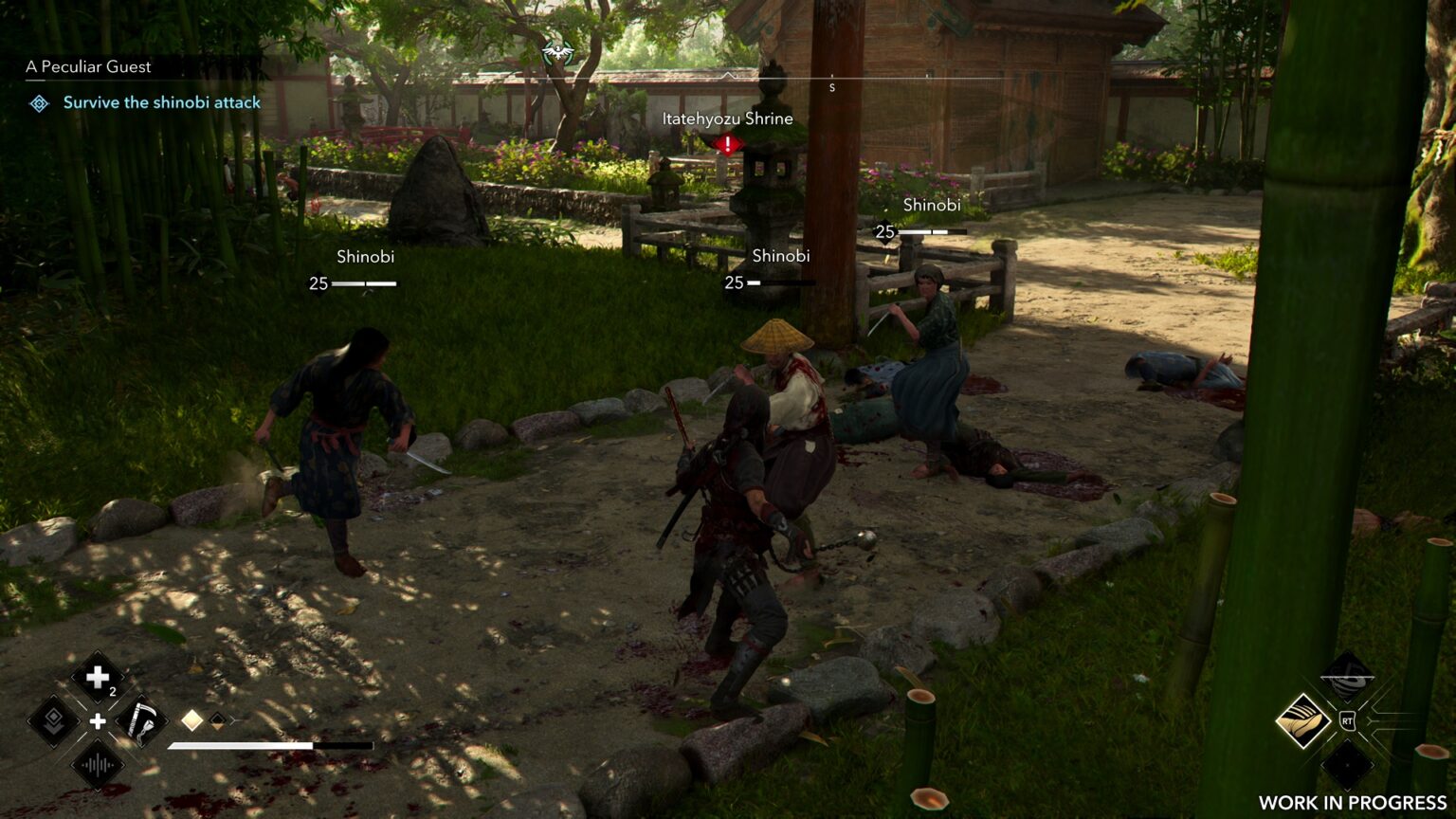
Task: Expand the arrow under the bottom tool diamond
Action: (x=1348, y=789)
